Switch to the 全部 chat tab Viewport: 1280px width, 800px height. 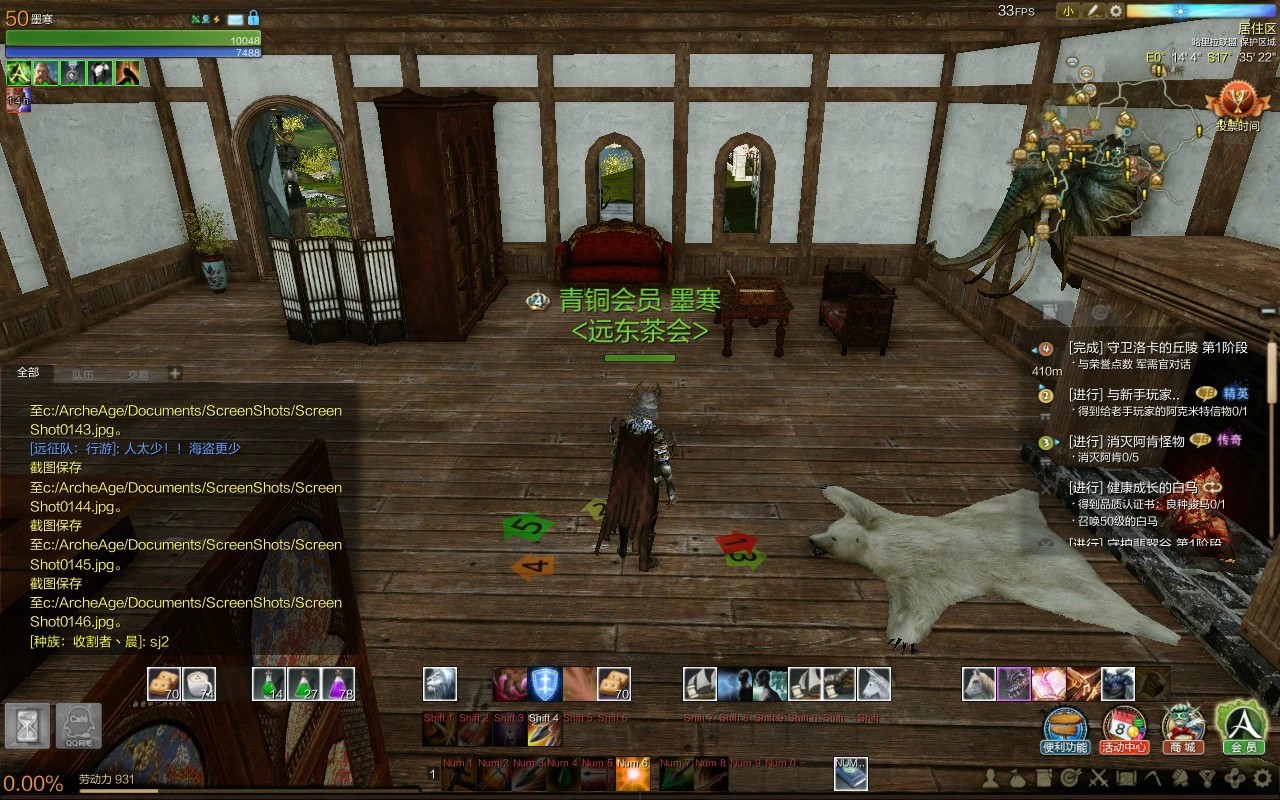tap(28, 373)
